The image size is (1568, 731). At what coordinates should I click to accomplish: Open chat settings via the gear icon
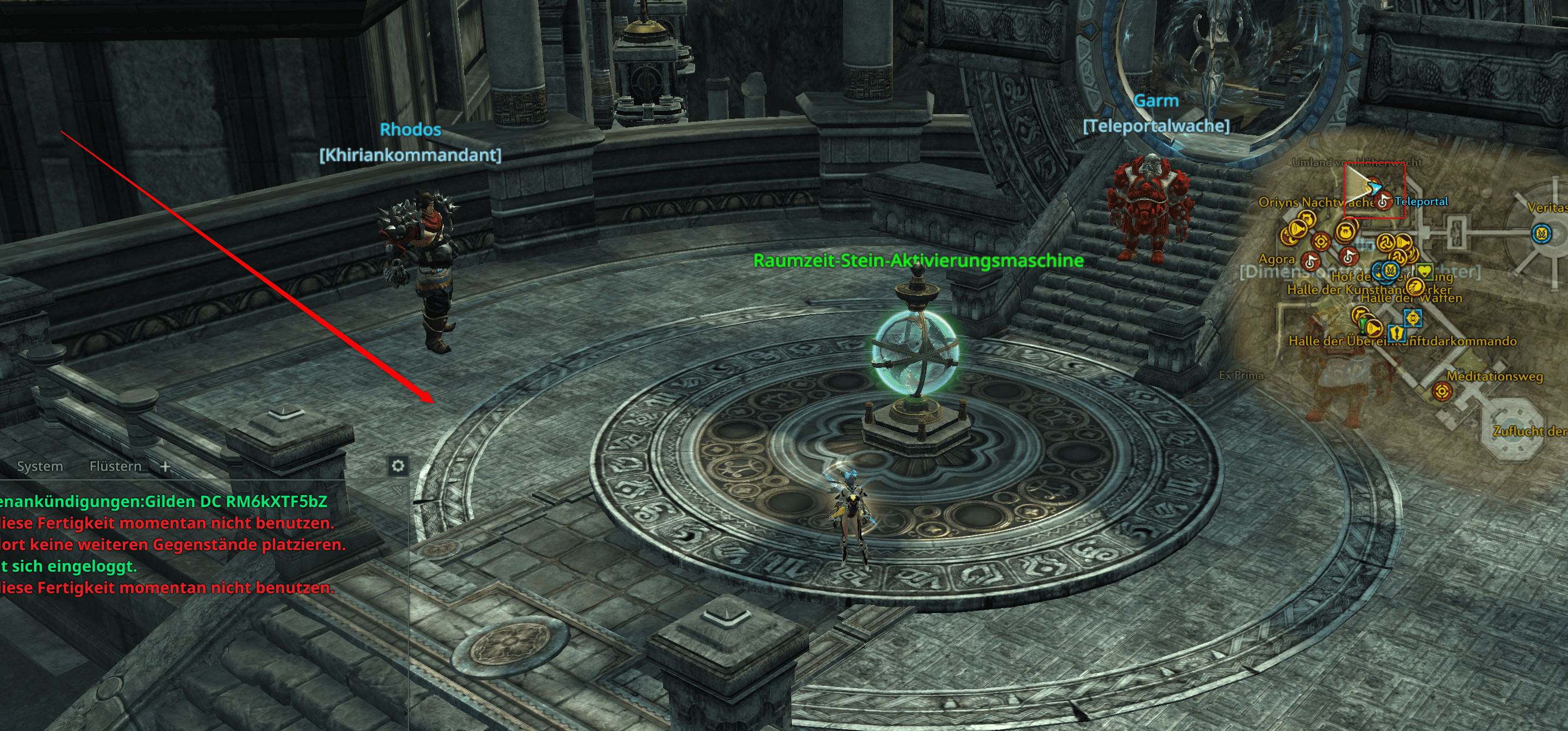[397, 466]
